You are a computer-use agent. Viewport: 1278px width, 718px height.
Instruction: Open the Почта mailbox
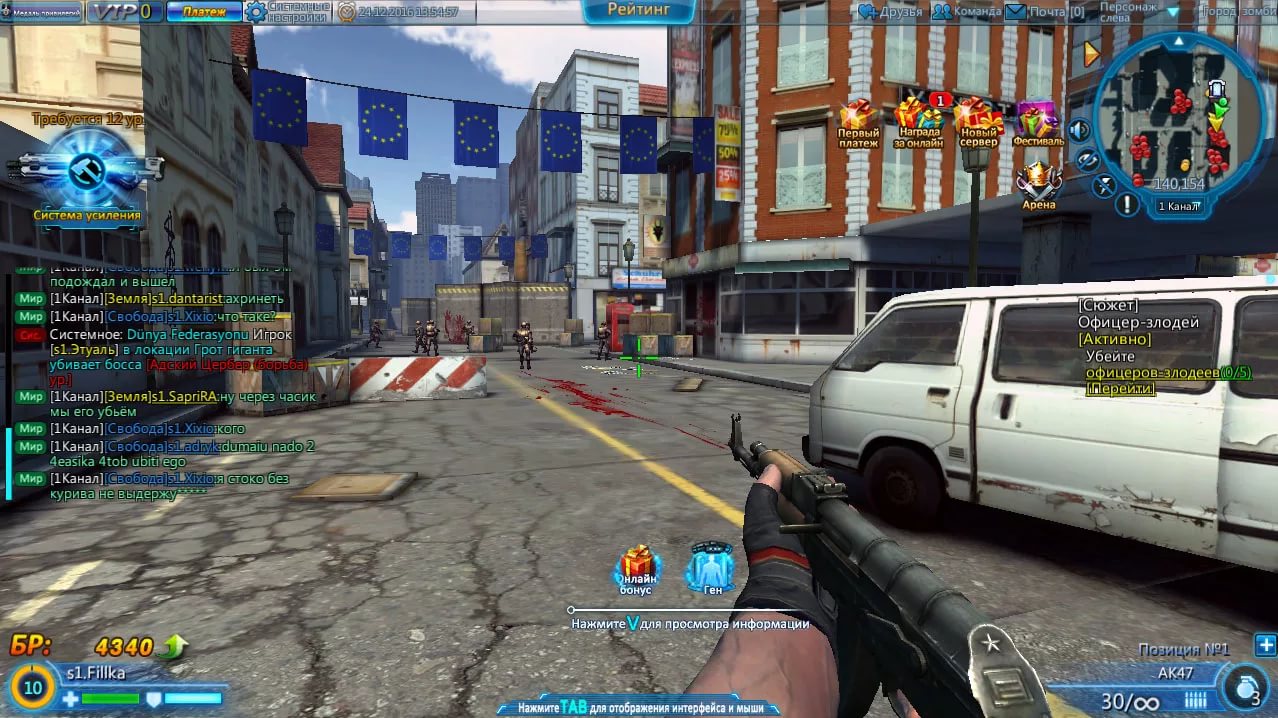point(1045,12)
